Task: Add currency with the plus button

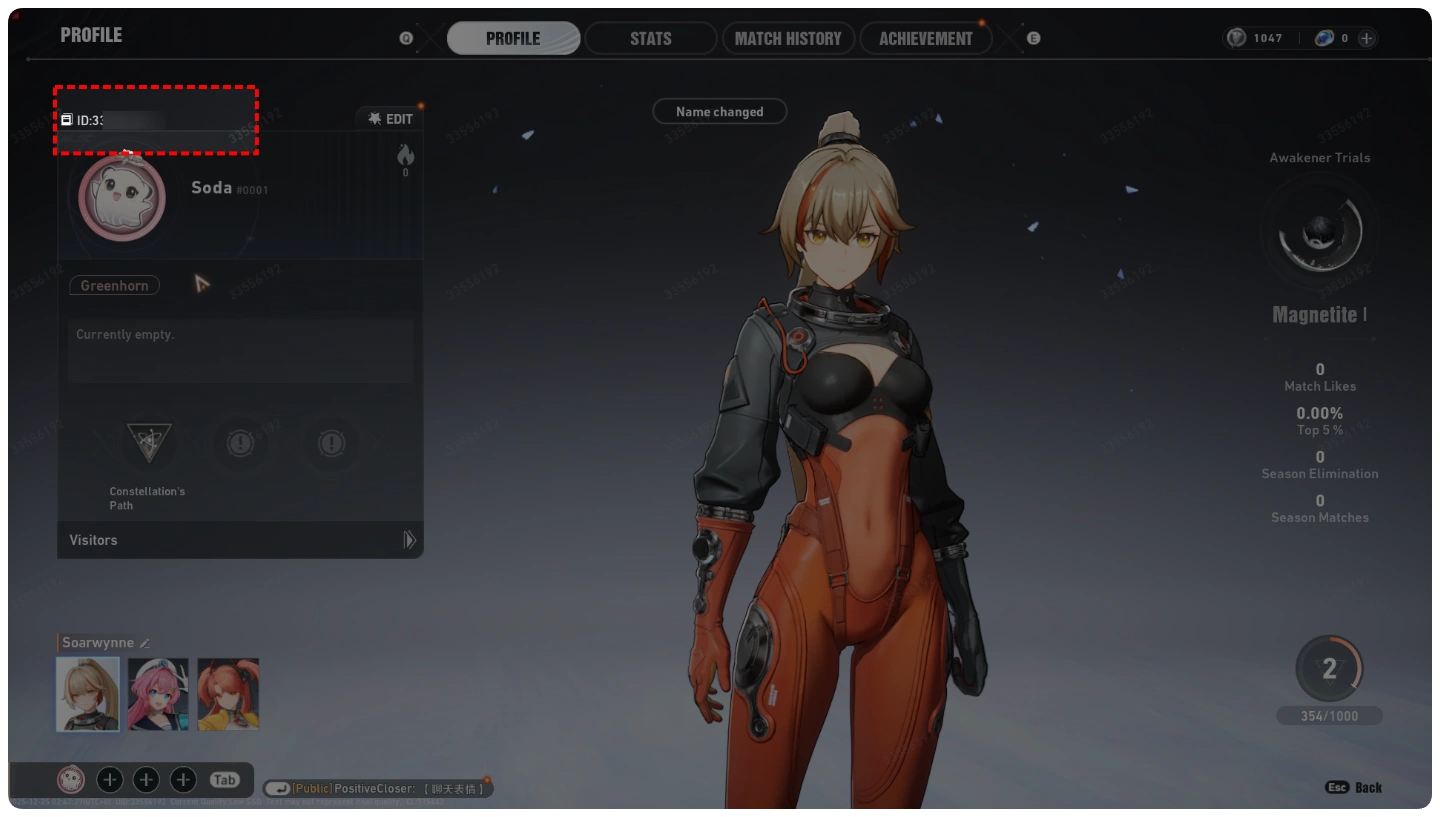Action: (x=1366, y=38)
